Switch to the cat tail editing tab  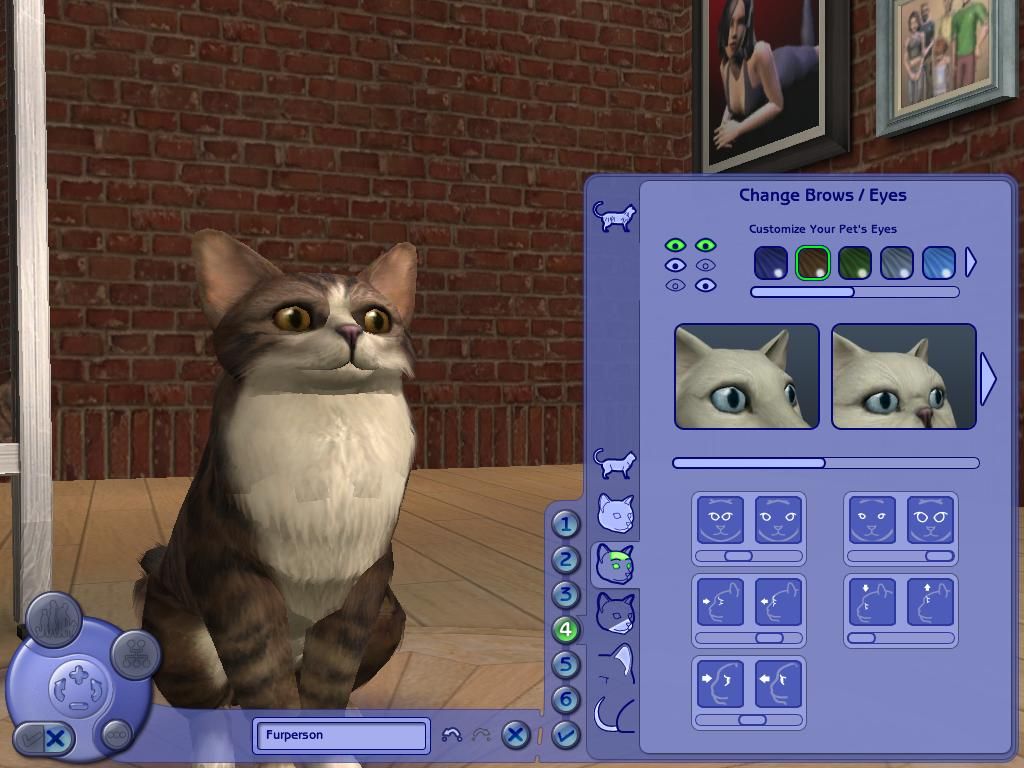pos(616,713)
